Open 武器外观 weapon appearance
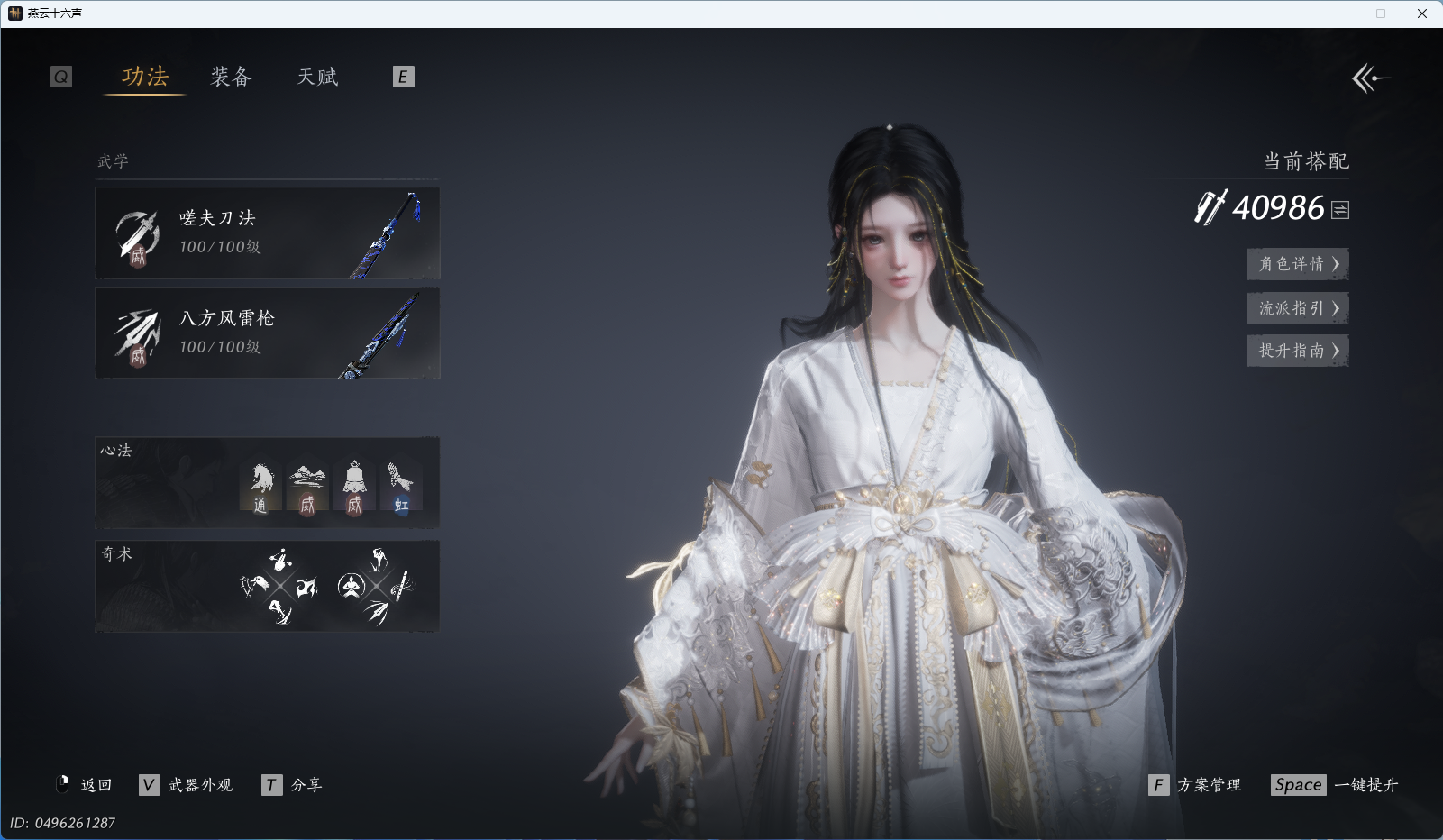The width and height of the screenshot is (1443, 840). click(x=187, y=785)
